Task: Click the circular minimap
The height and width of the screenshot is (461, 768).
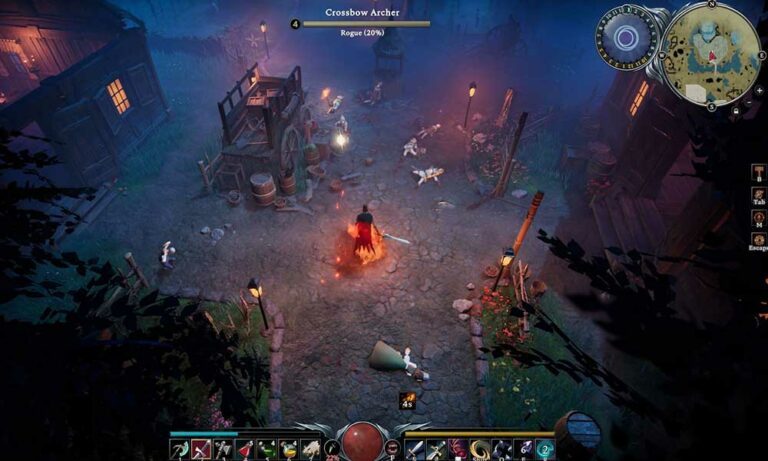Action: pos(711,54)
